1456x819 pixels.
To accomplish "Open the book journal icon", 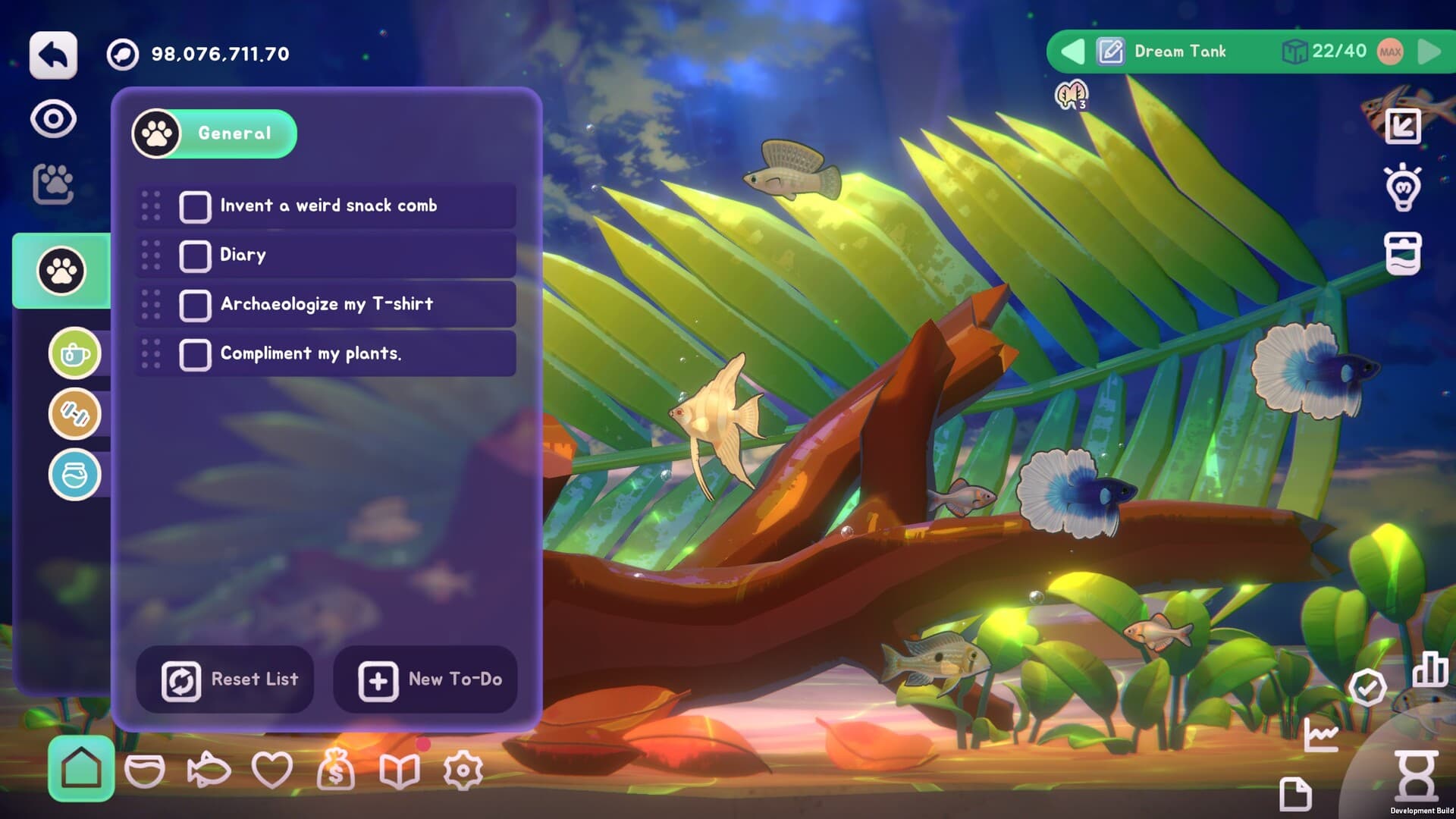I will pos(400,770).
